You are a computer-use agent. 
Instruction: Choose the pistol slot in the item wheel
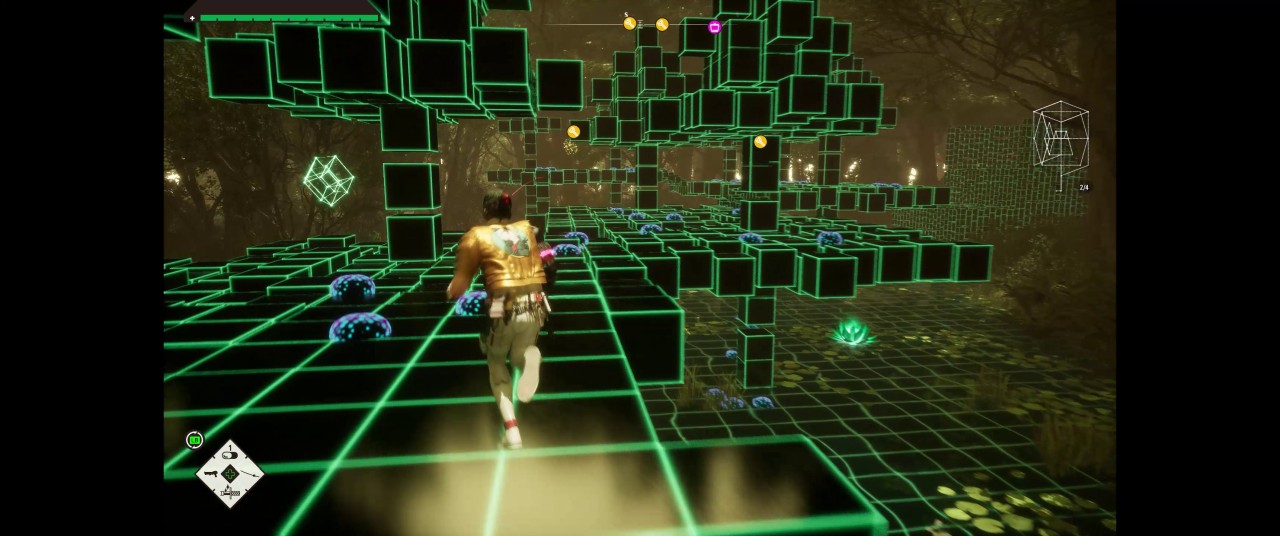pos(212,473)
